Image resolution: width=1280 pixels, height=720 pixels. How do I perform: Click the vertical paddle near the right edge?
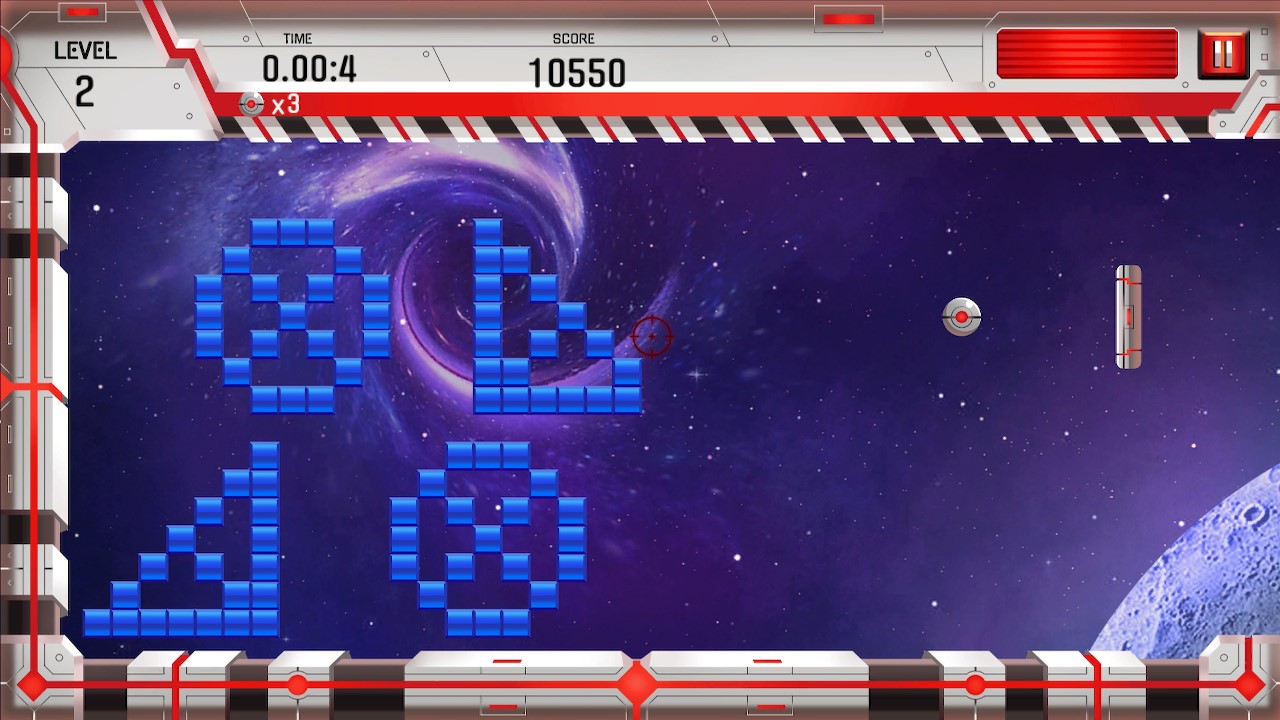1127,316
